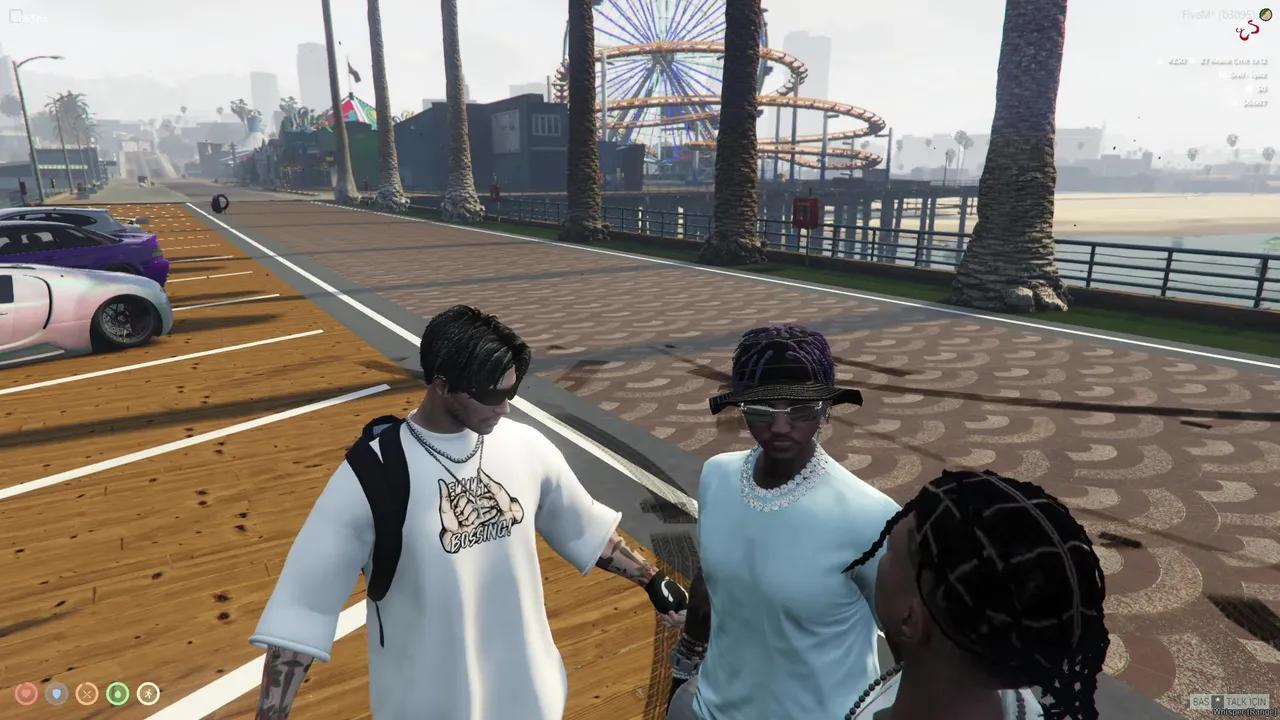
Task: Toggle the BAS push-to-talk label
Action: tap(1201, 700)
